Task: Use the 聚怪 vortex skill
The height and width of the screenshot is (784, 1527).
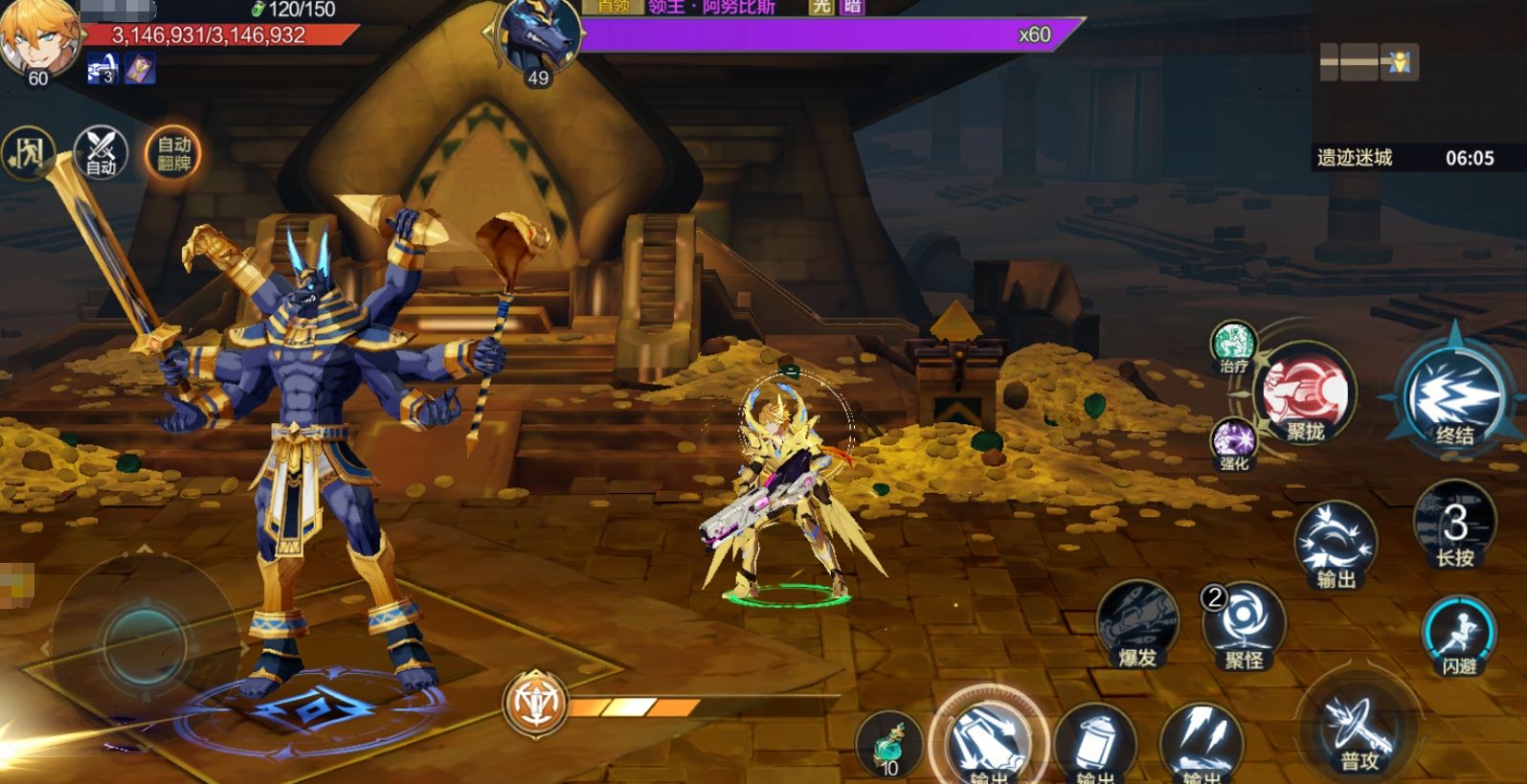Action: [x=1245, y=625]
